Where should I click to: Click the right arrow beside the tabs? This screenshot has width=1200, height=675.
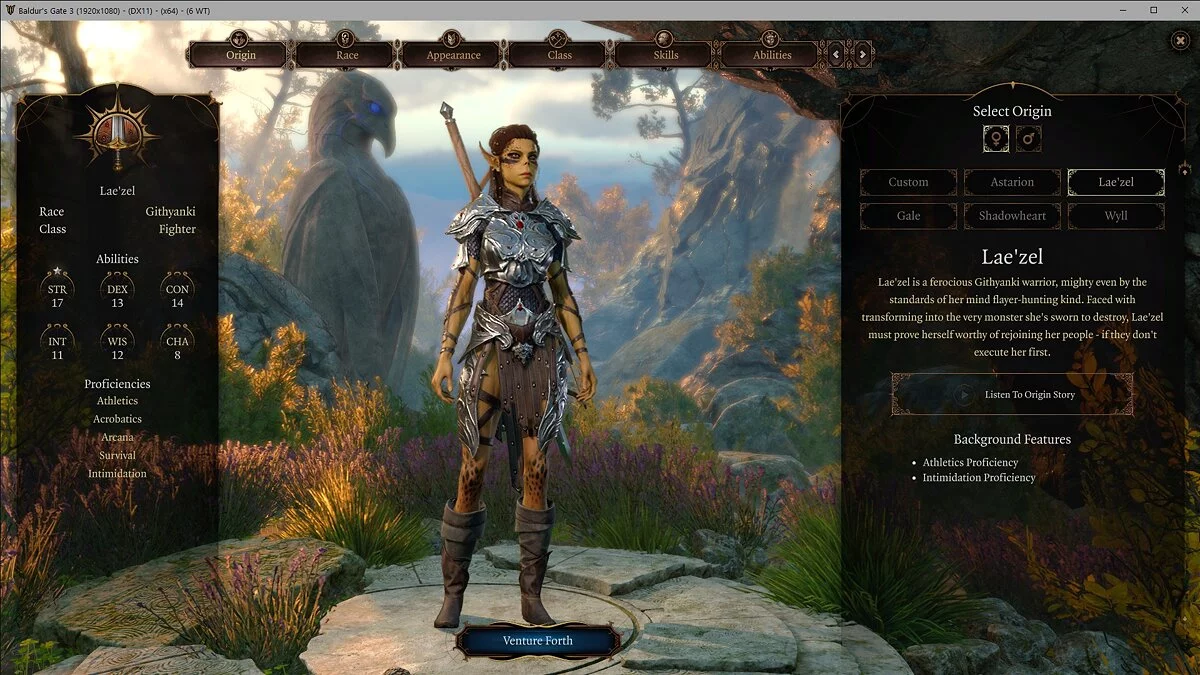pos(862,54)
